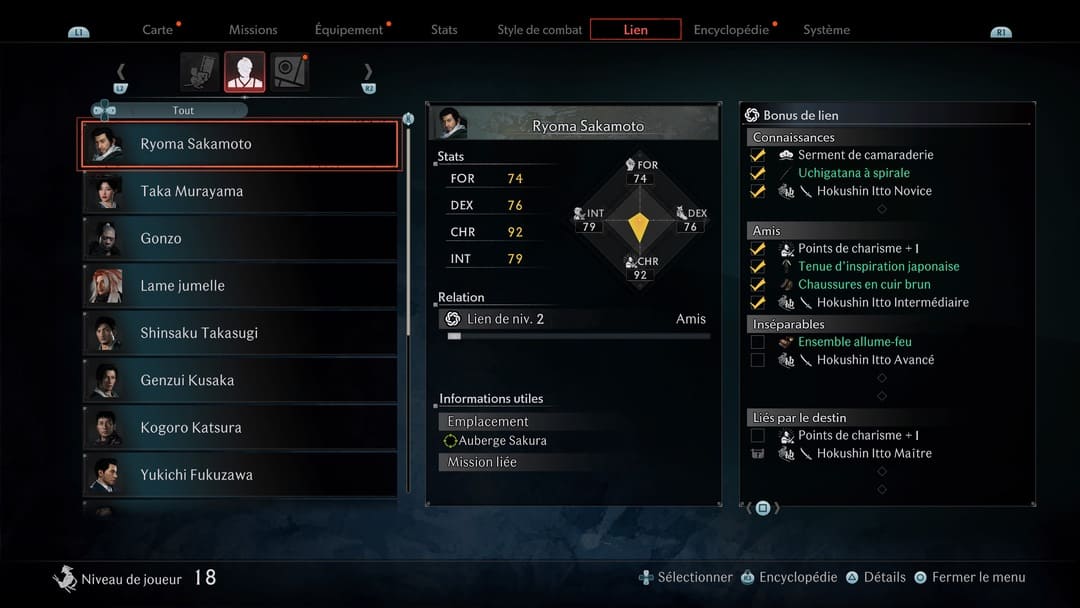Choose Genzui Kusaka in the list

click(239, 380)
